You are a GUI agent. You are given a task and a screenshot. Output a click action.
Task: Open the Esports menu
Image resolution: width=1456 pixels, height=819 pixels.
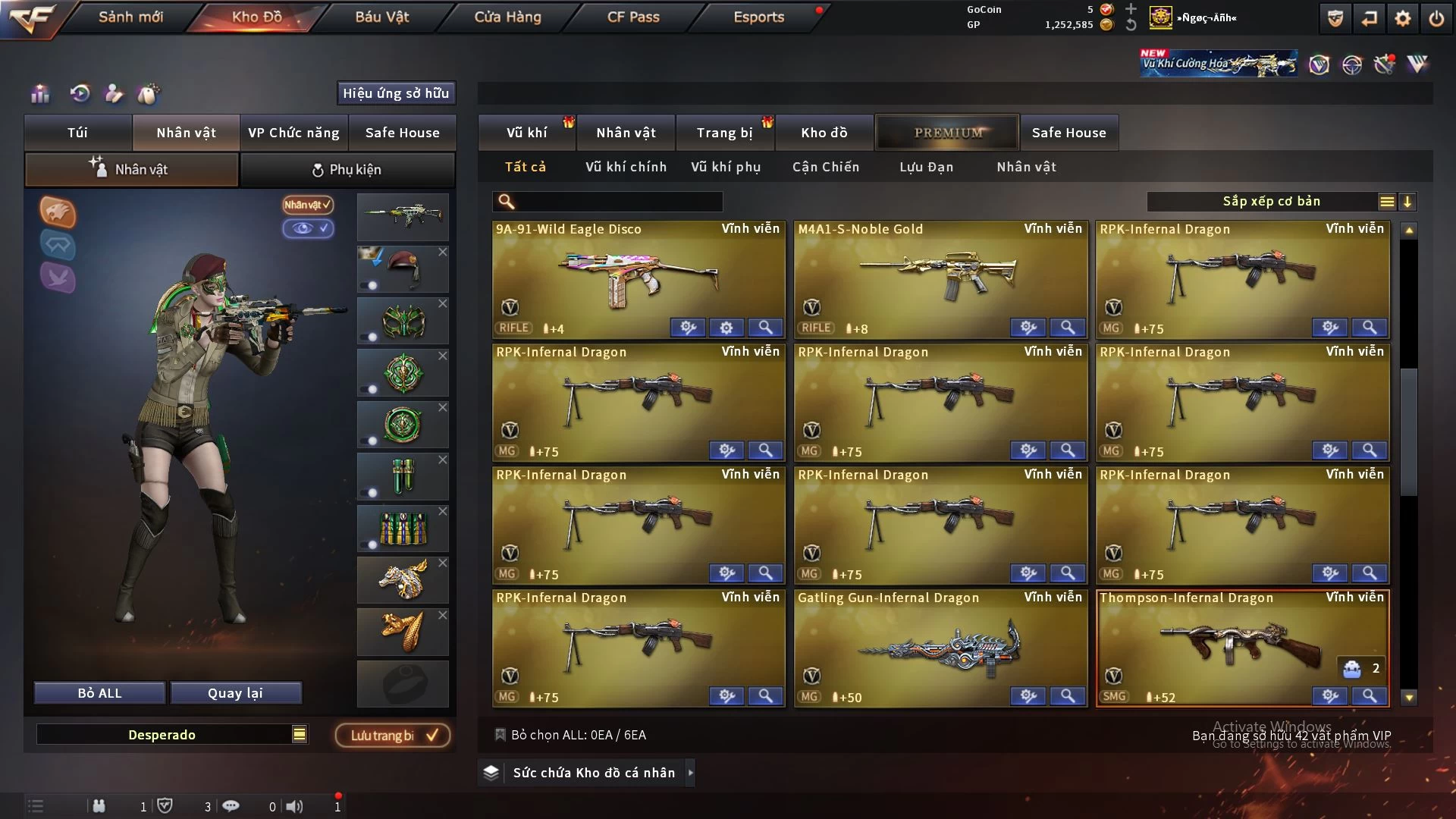(758, 17)
